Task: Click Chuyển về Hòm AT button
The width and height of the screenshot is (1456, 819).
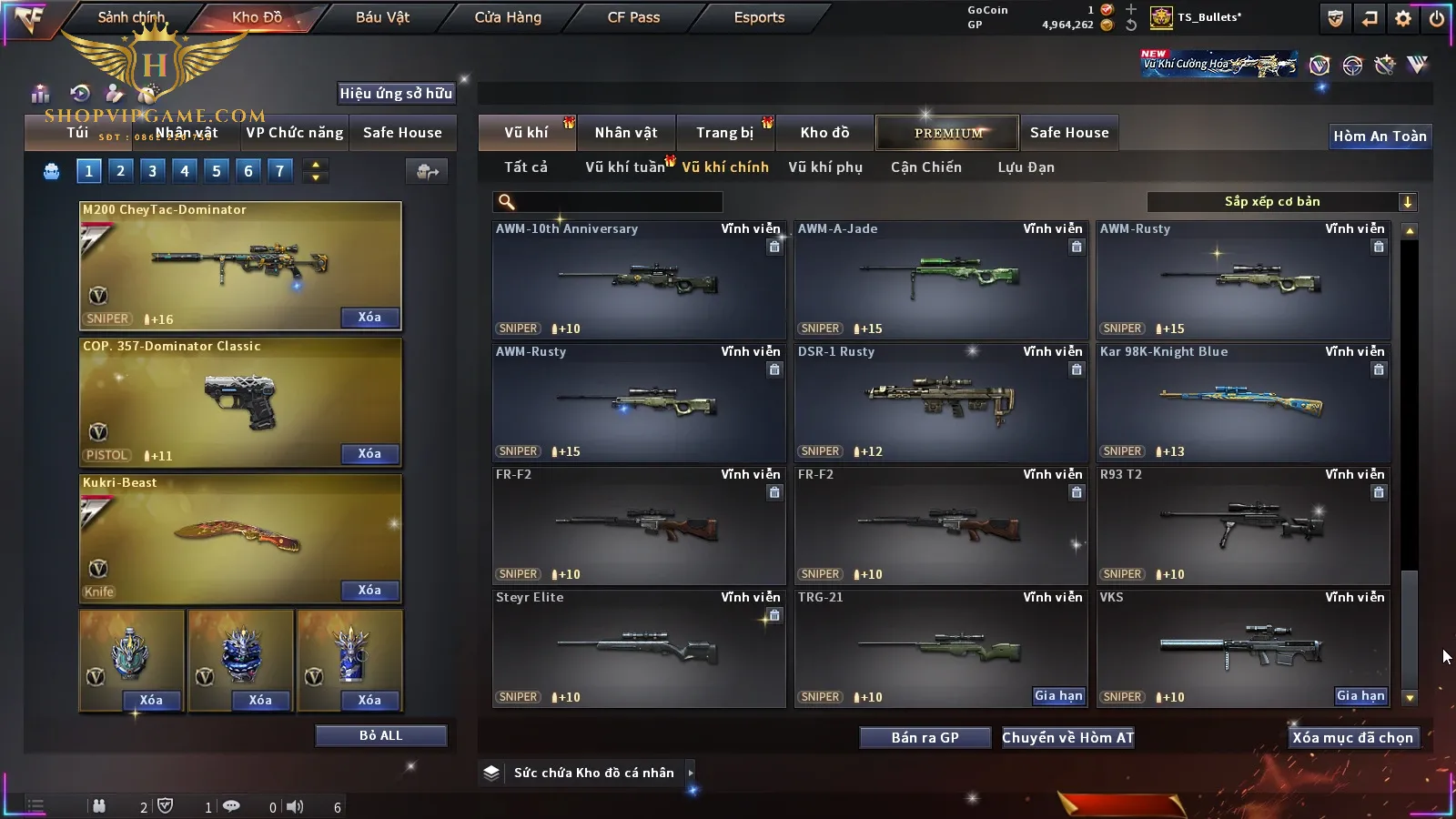Action: click(1067, 738)
